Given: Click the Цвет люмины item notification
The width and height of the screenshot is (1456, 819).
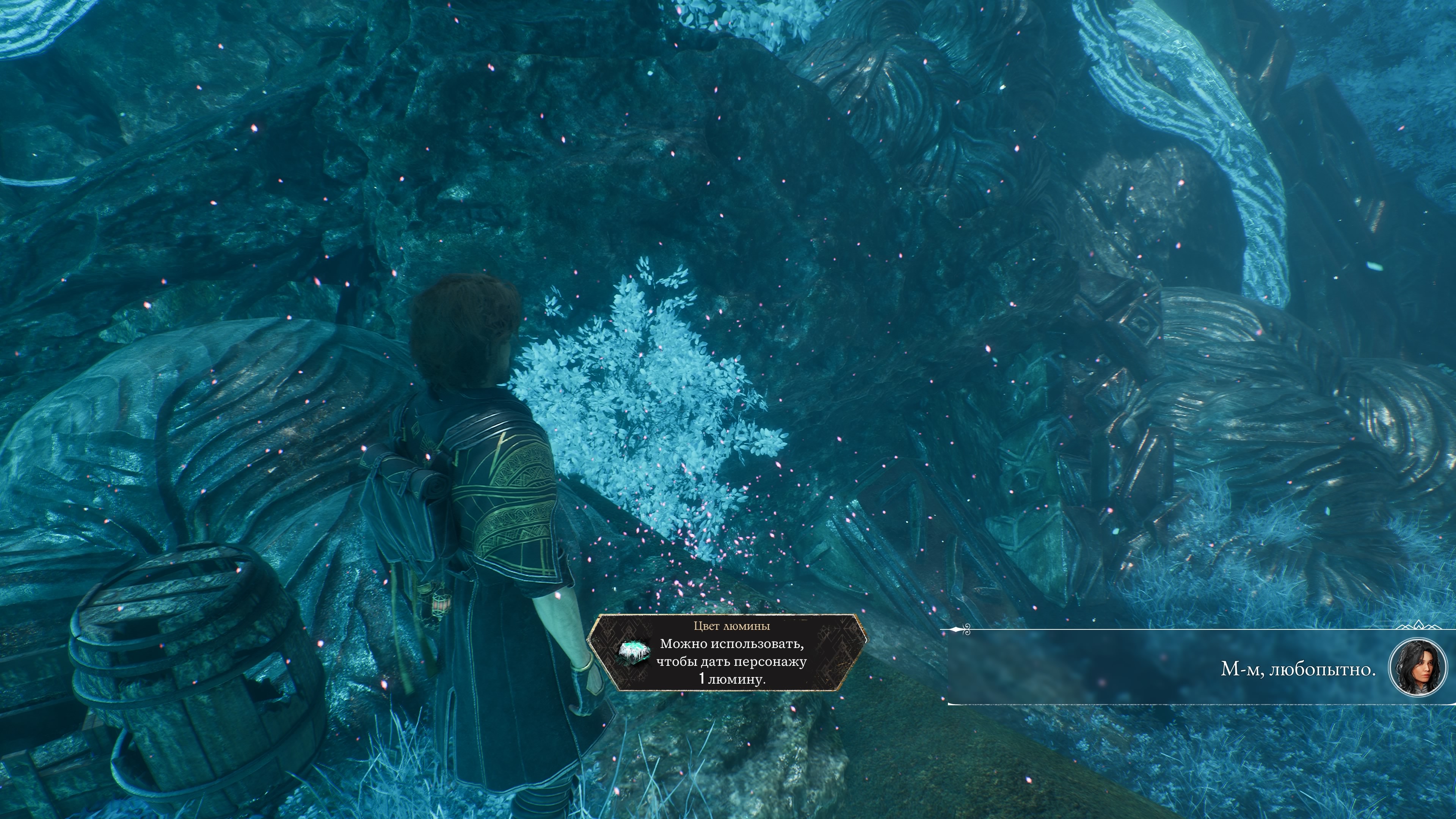Looking at the screenshot, I should point(728,652).
